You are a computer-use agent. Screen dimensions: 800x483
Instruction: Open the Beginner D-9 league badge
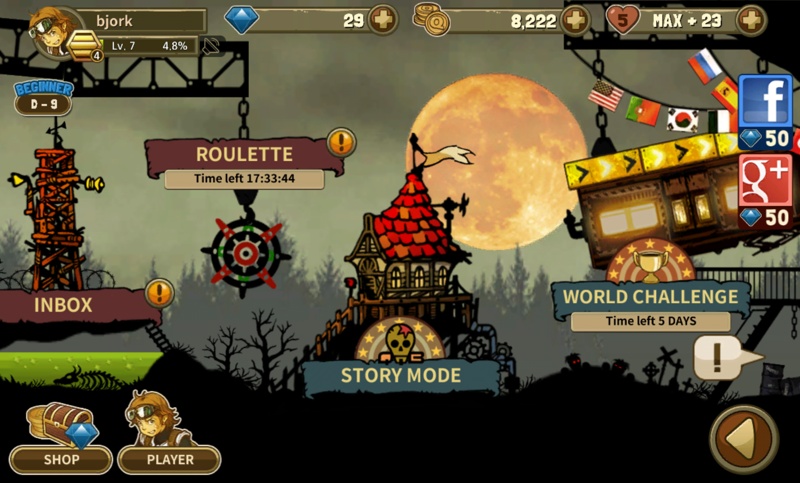click(x=42, y=98)
